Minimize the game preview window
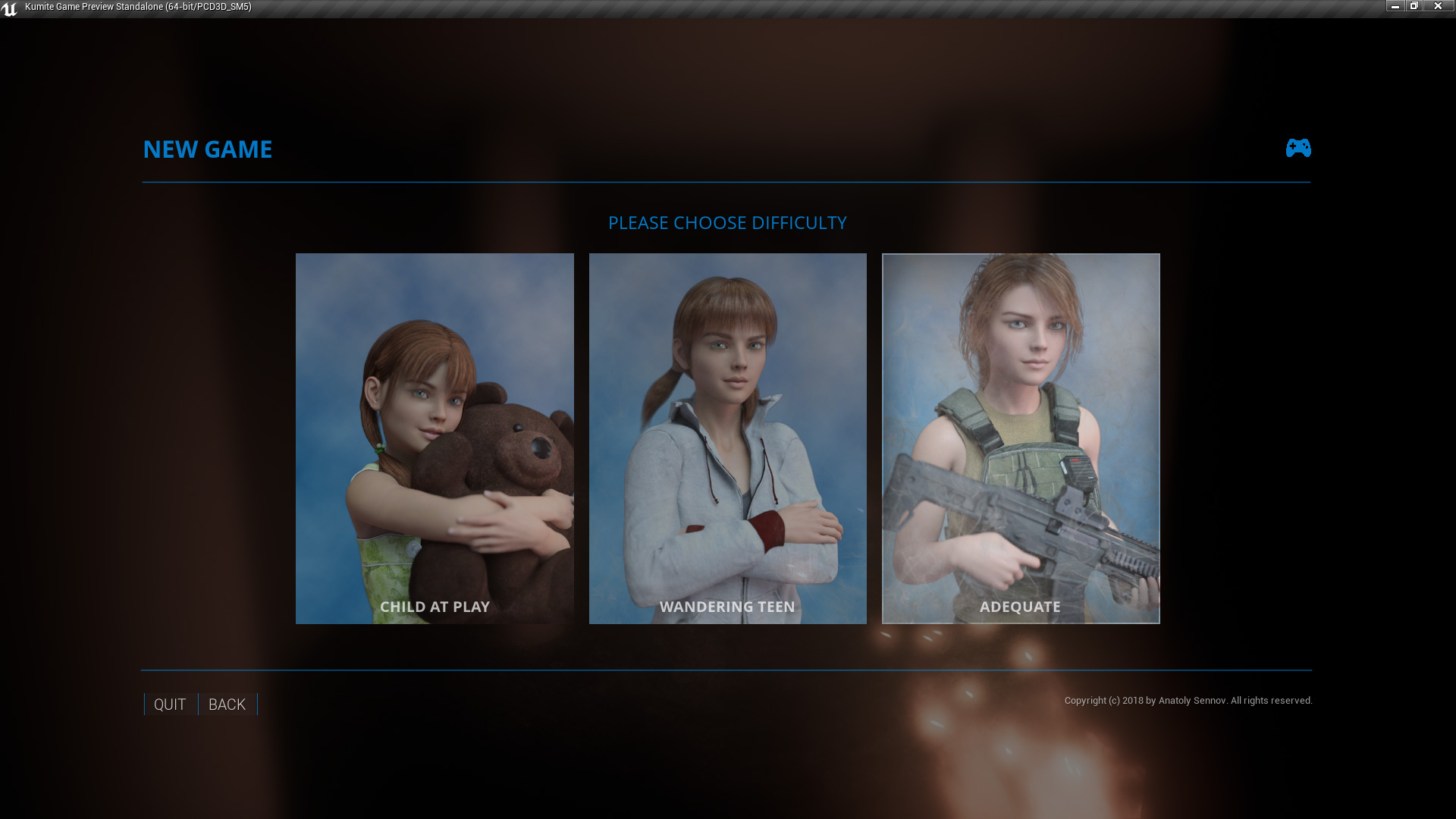 pyautogui.click(x=1395, y=6)
